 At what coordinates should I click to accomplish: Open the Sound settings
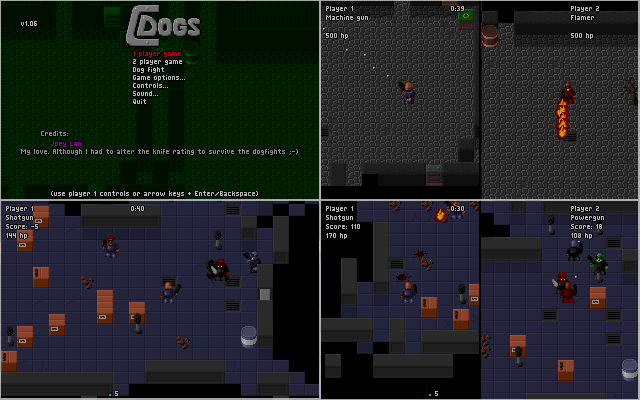145,93
